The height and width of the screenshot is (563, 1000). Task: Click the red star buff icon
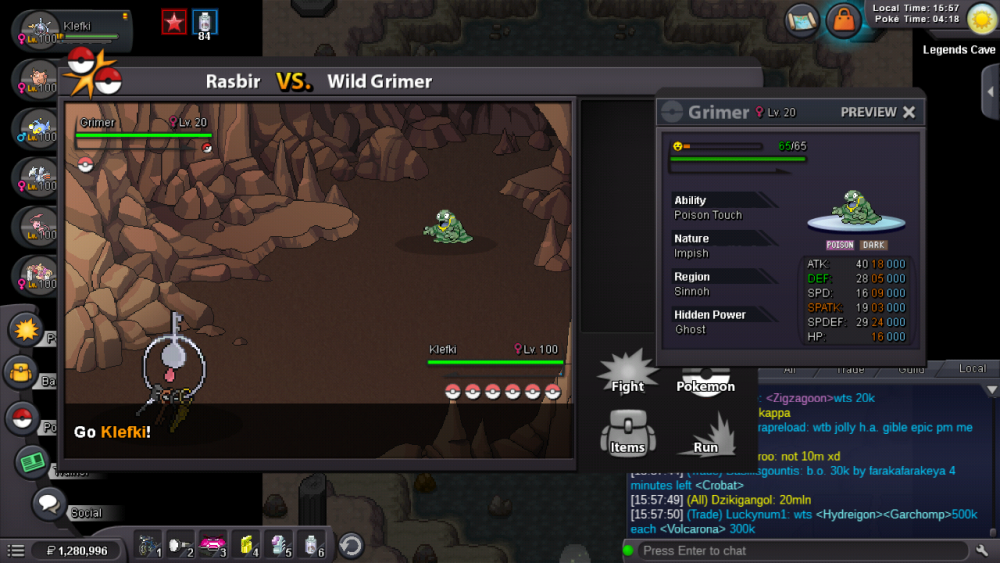click(174, 22)
